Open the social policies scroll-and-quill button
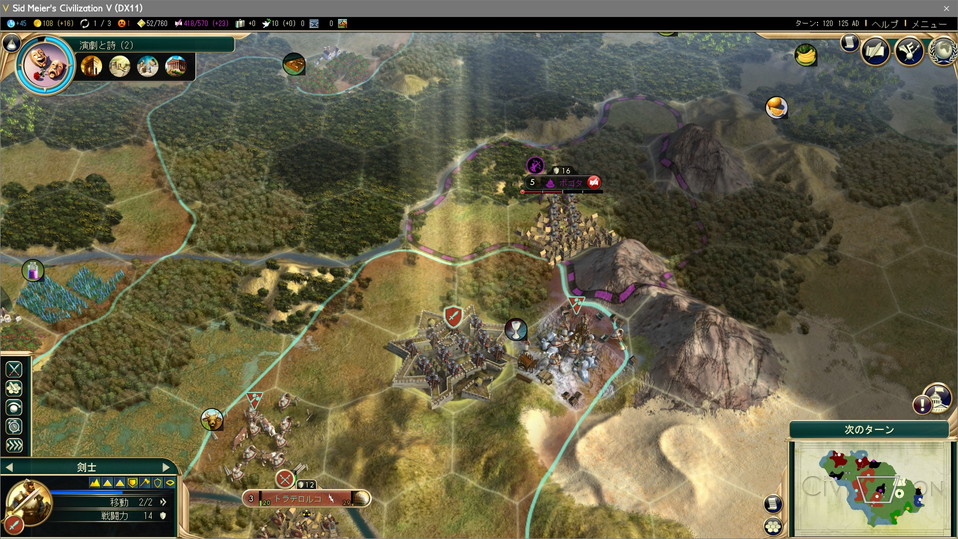 pyautogui.click(x=875, y=50)
